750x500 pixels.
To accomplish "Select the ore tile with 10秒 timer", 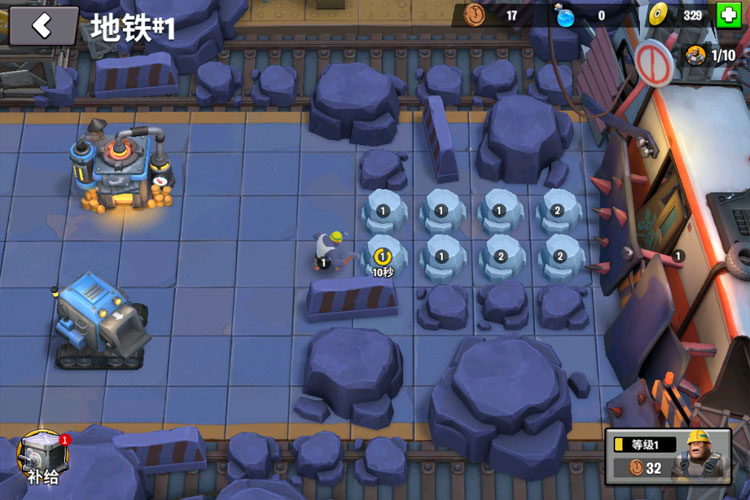I will (x=383, y=256).
